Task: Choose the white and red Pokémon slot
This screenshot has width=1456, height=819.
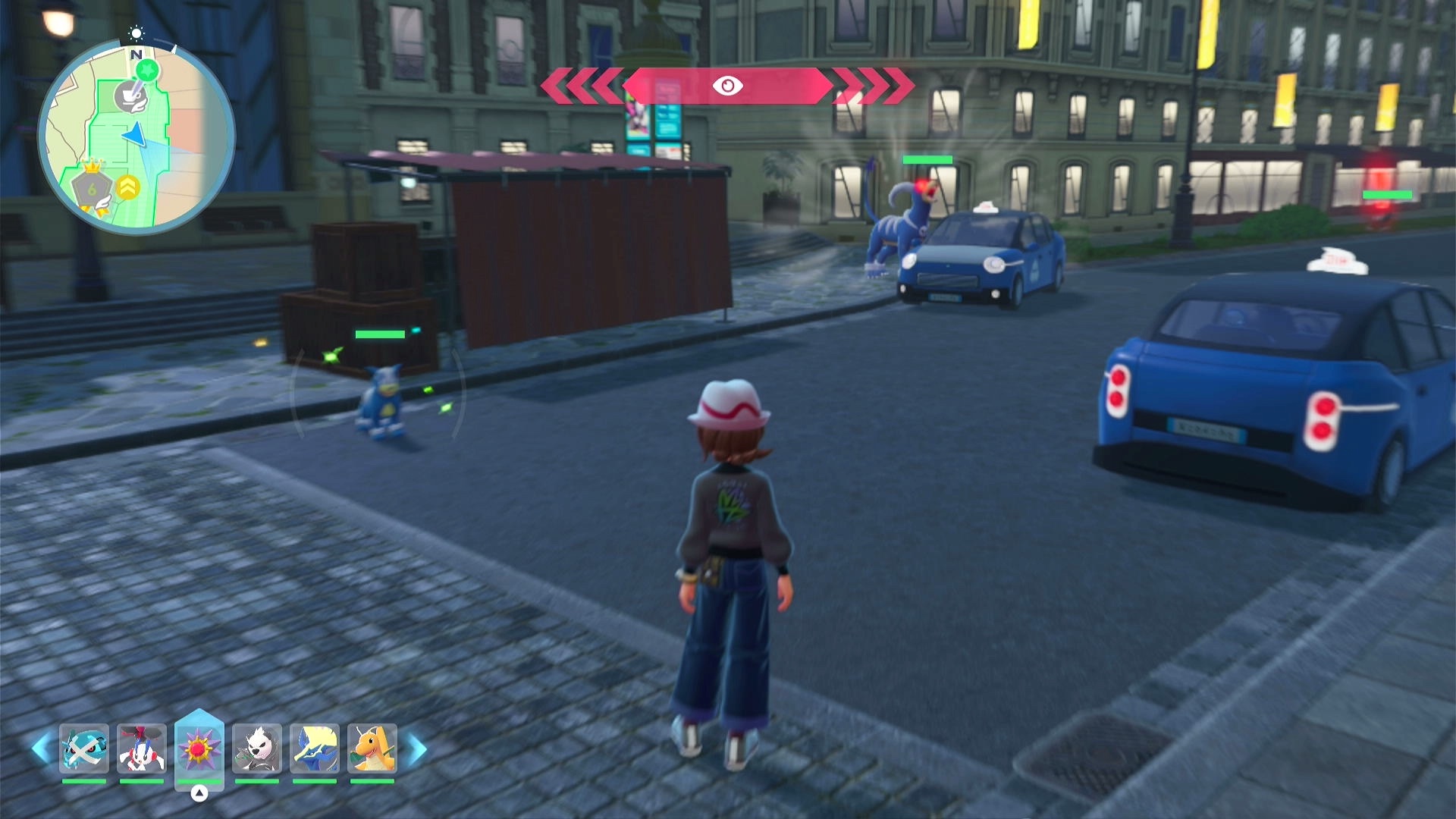Action: pyautogui.click(x=141, y=748)
